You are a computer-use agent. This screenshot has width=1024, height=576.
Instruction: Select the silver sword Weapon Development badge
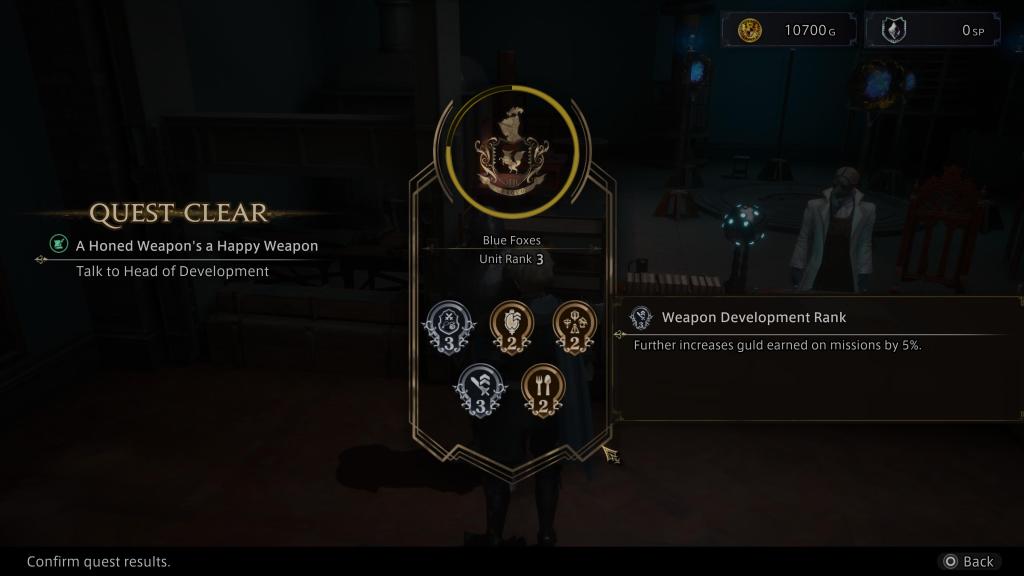click(x=477, y=389)
